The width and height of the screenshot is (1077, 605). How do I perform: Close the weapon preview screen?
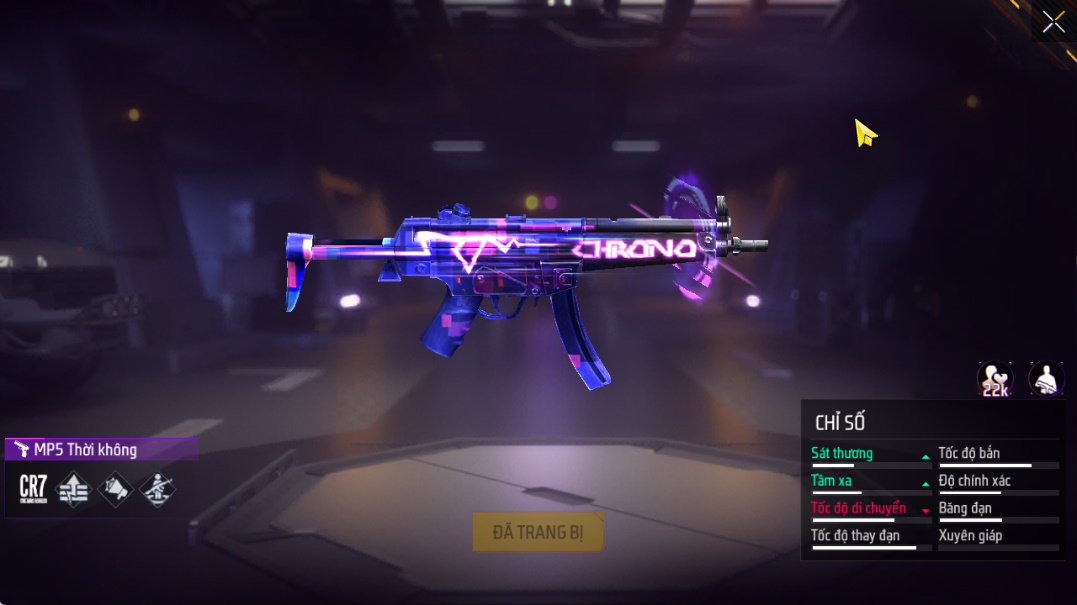1053,22
